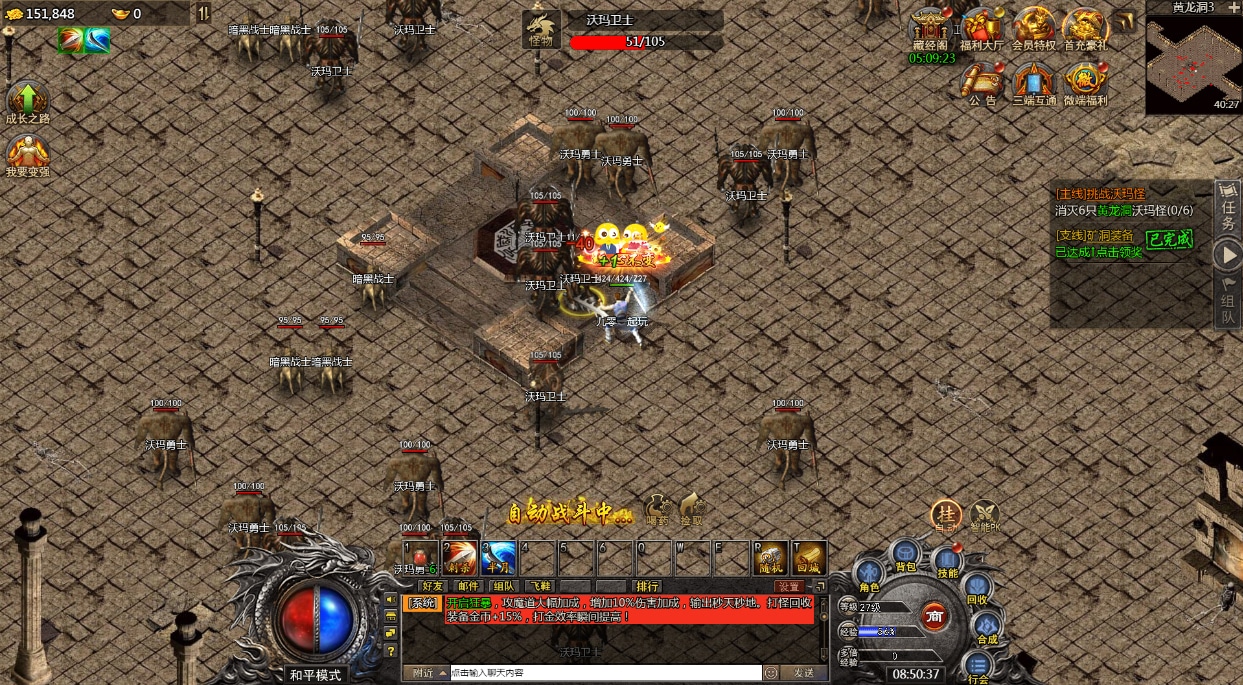Open the 角色 character sheet
Image resolution: width=1243 pixels, height=685 pixels.
click(868, 575)
